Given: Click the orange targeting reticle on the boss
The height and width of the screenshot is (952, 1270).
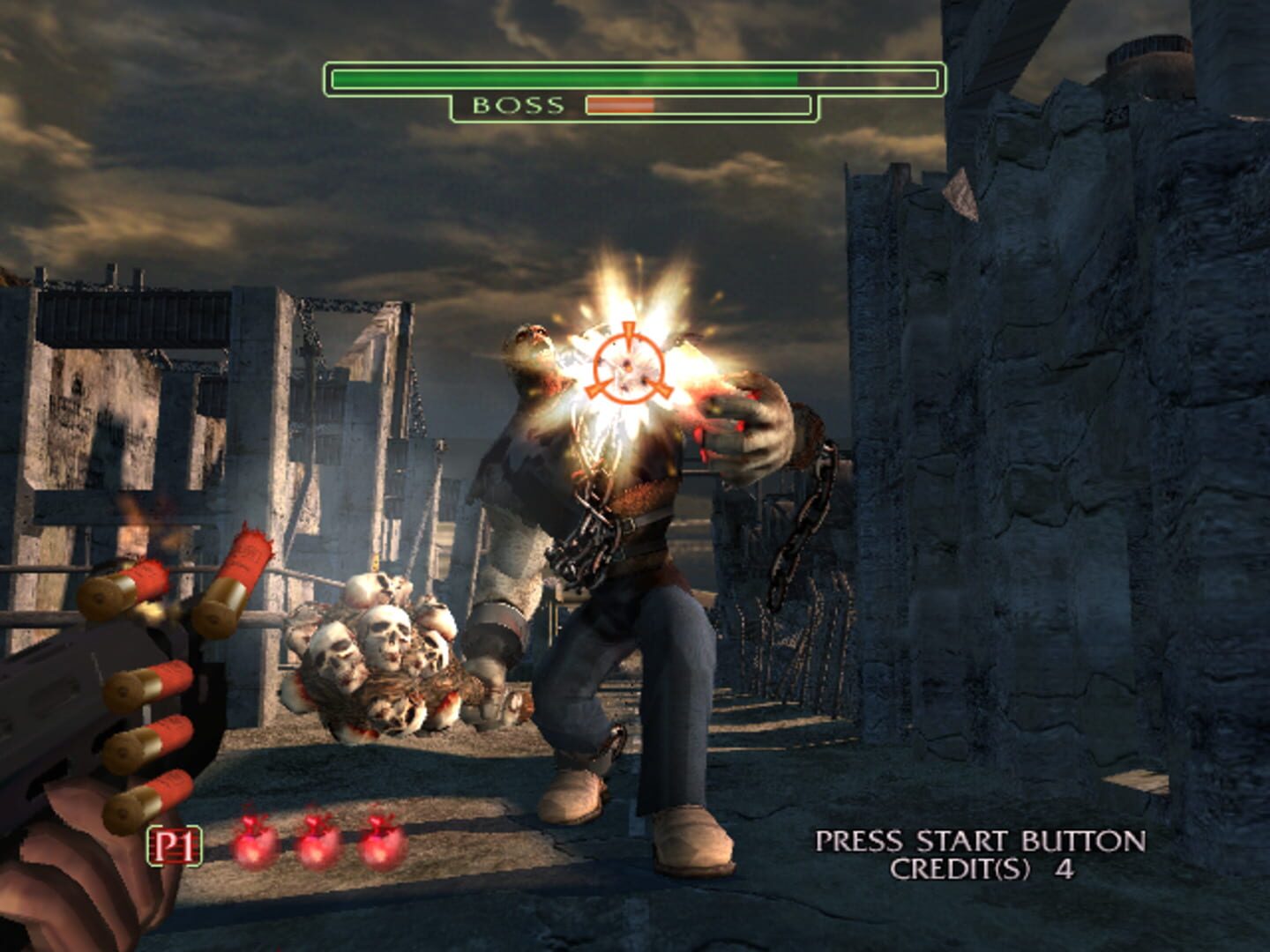Looking at the screenshot, I should 629,368.
